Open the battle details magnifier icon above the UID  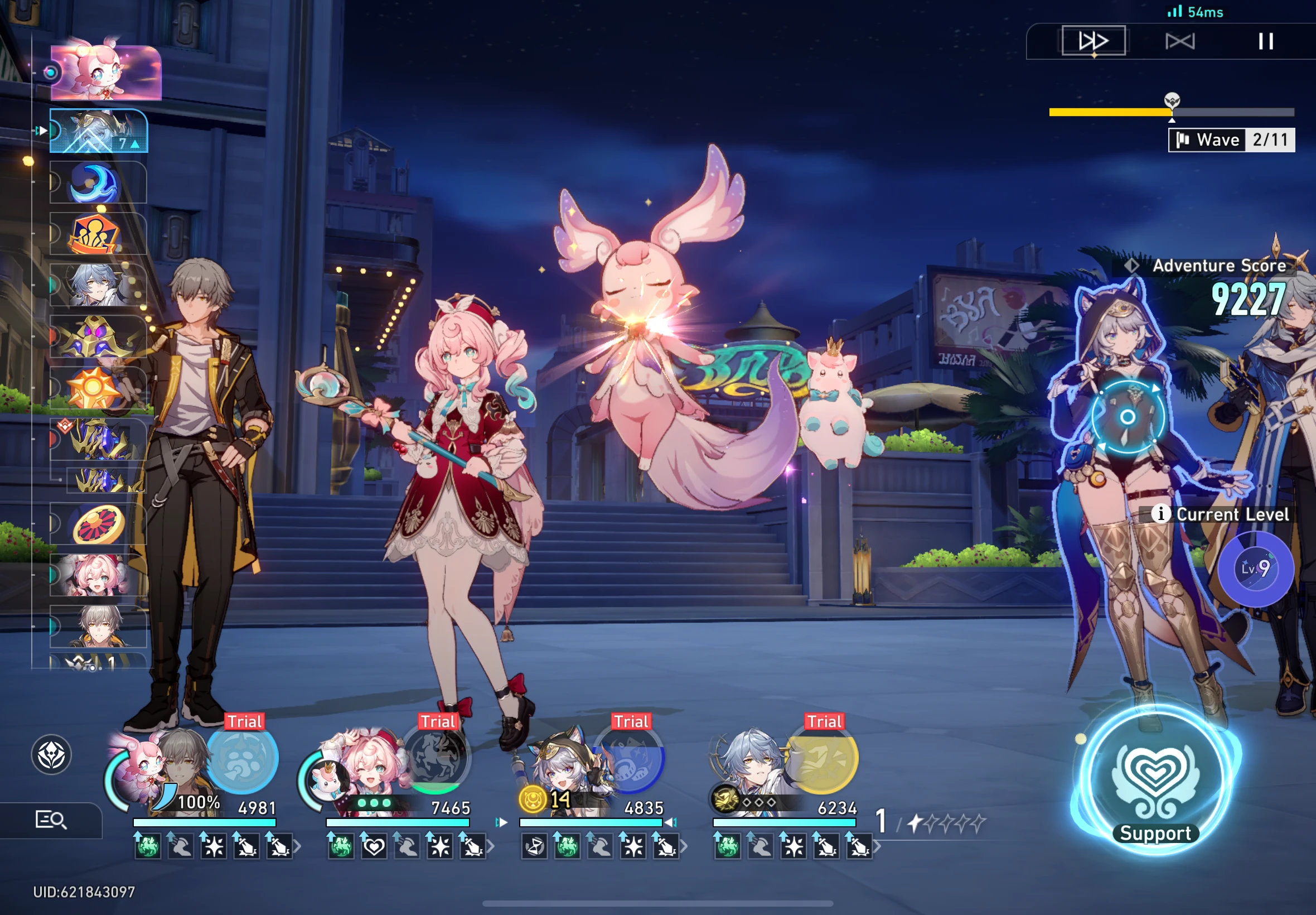[50, 821]
